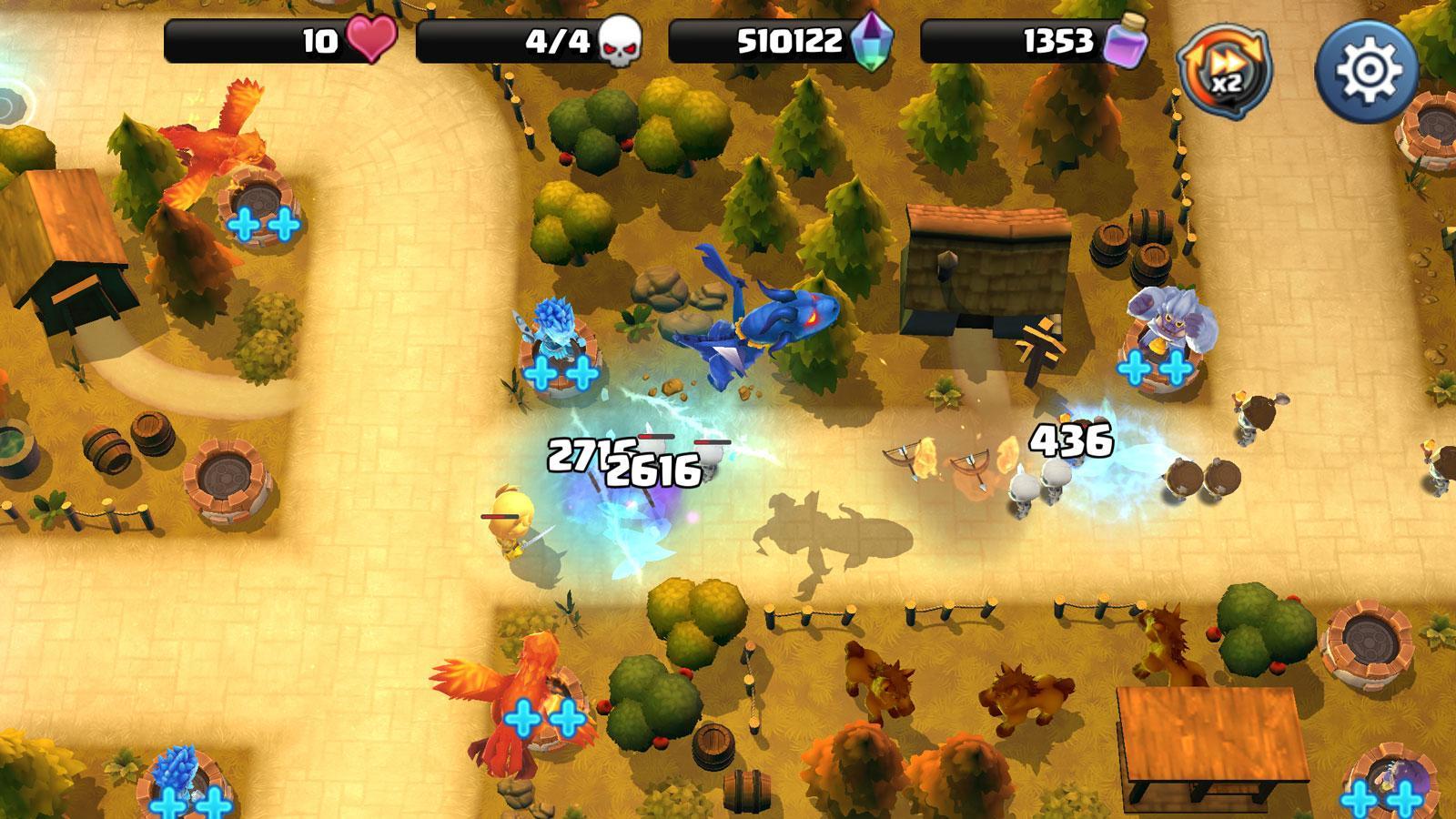Viewport: 1456px width, 819px height.
Task: Open the settings gear menu
Action: [1364, 67]
